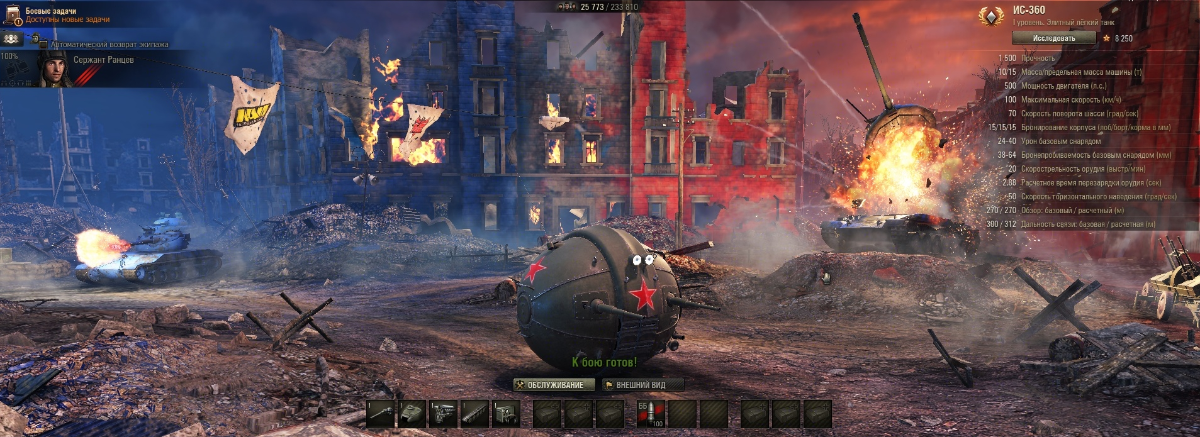The width and height of the screenshot is (1200, 437).
Task: Click the crew group icon button
Action: click(x=13, y=38)
